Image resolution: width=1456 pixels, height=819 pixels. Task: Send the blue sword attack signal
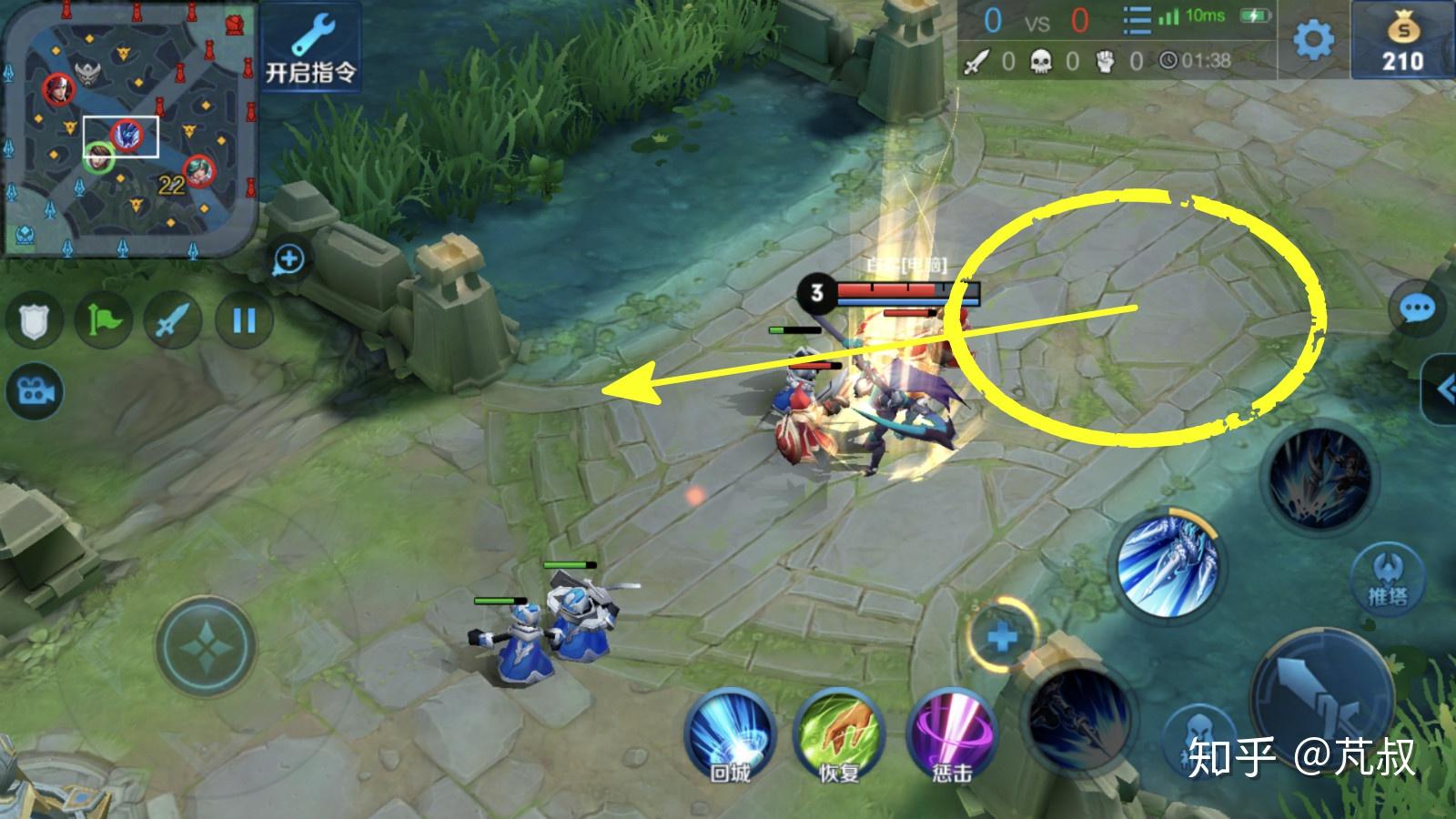[x=173, y=320]
